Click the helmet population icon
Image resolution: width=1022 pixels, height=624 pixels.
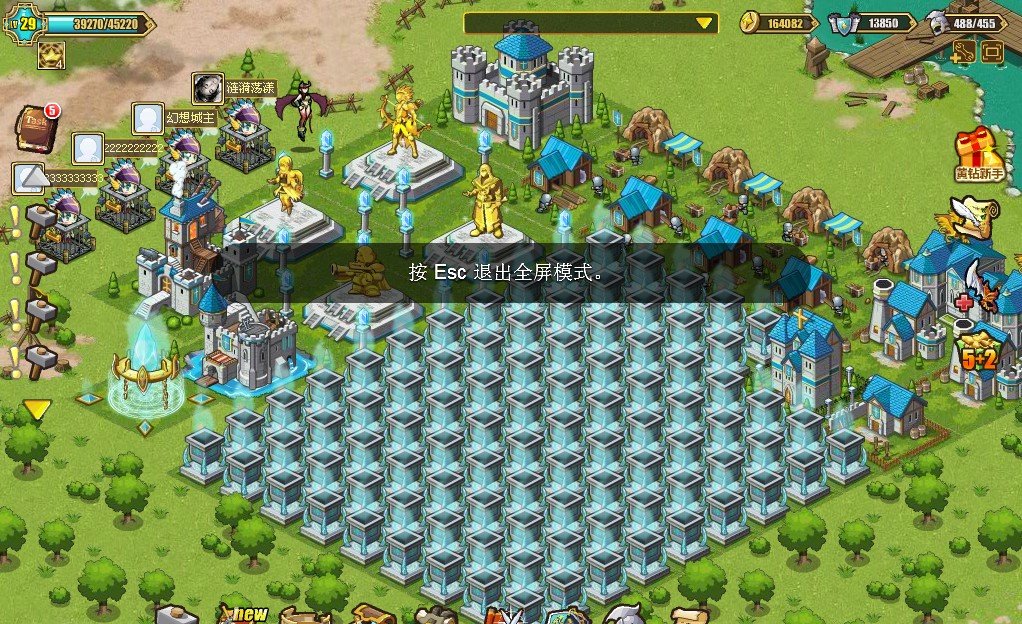(935, 23)
